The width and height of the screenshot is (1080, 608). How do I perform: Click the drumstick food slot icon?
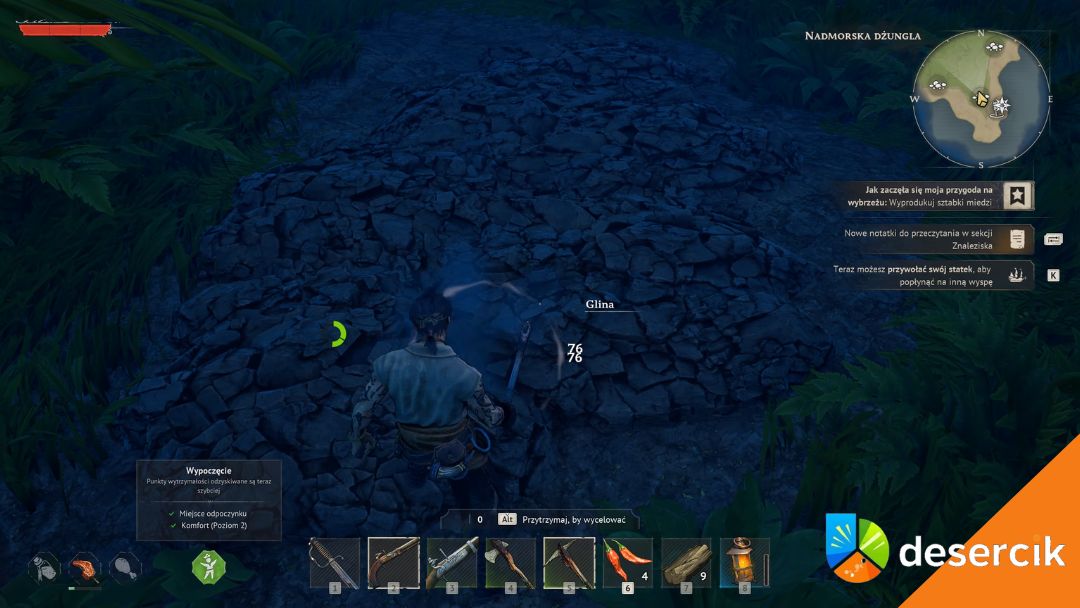click(124, 568)
